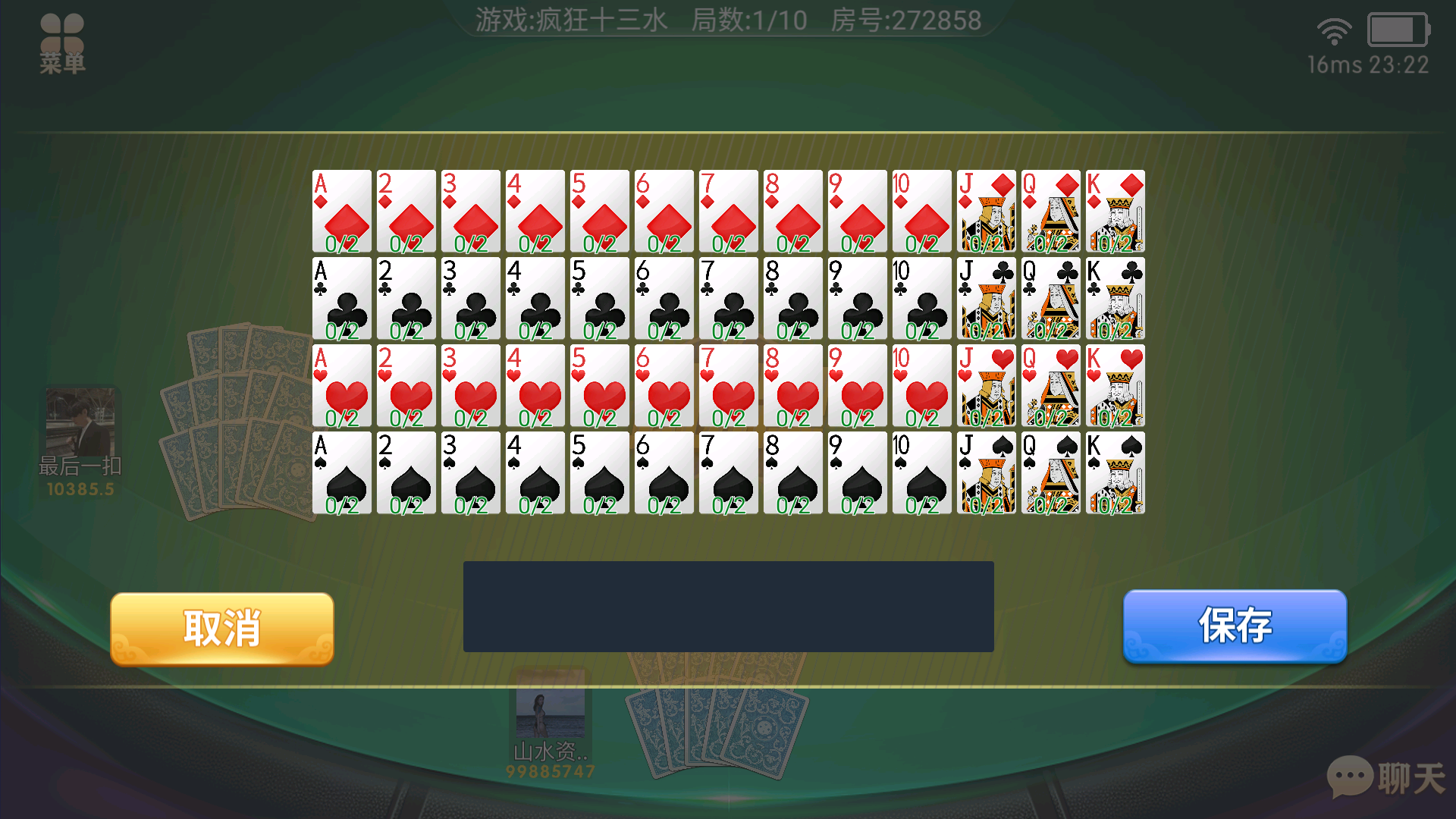Select the Queen of Hearts card
Image resolution: width=1456 pixels, height=819 pixels.
(x=1050, y=387)
